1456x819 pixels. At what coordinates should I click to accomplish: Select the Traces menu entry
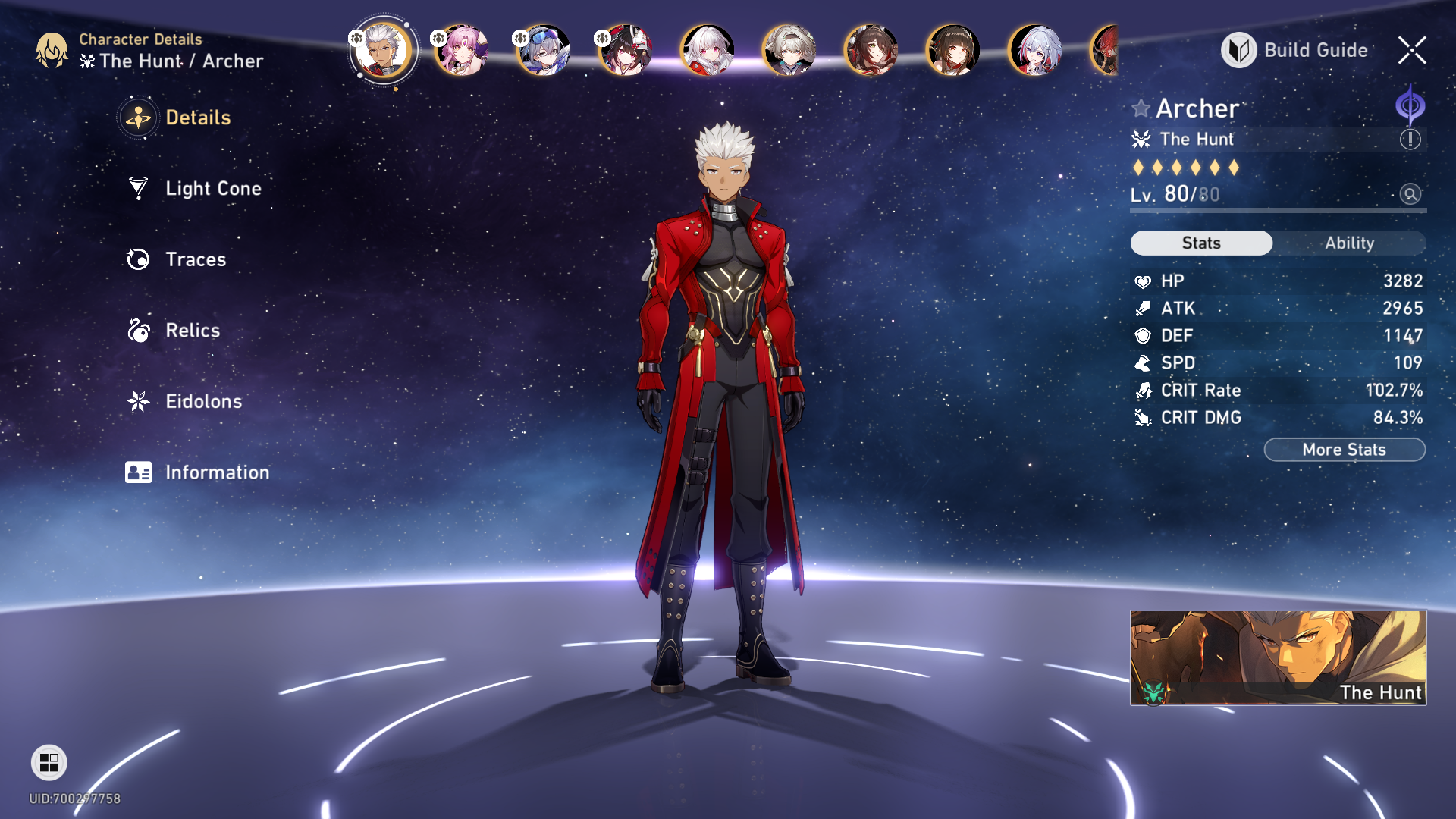tap(195, 259)
